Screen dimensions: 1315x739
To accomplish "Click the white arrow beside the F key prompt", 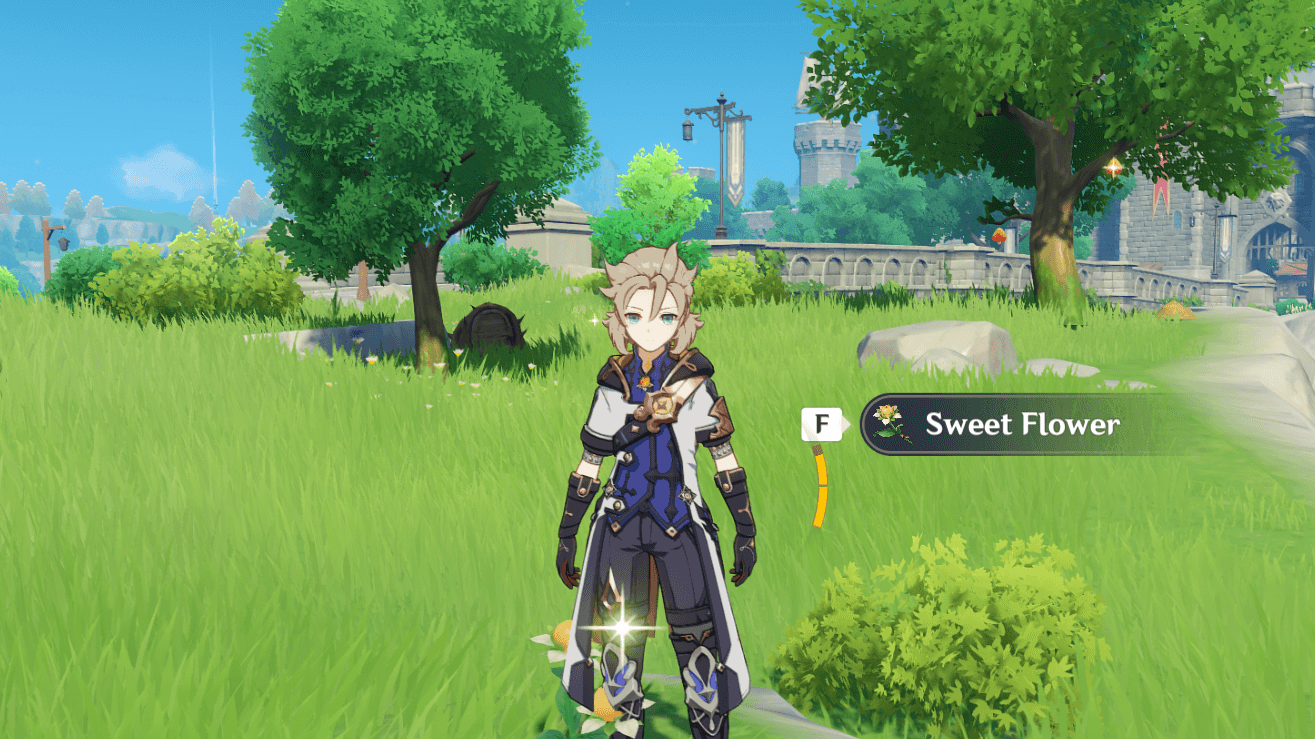I will point(850,423).
